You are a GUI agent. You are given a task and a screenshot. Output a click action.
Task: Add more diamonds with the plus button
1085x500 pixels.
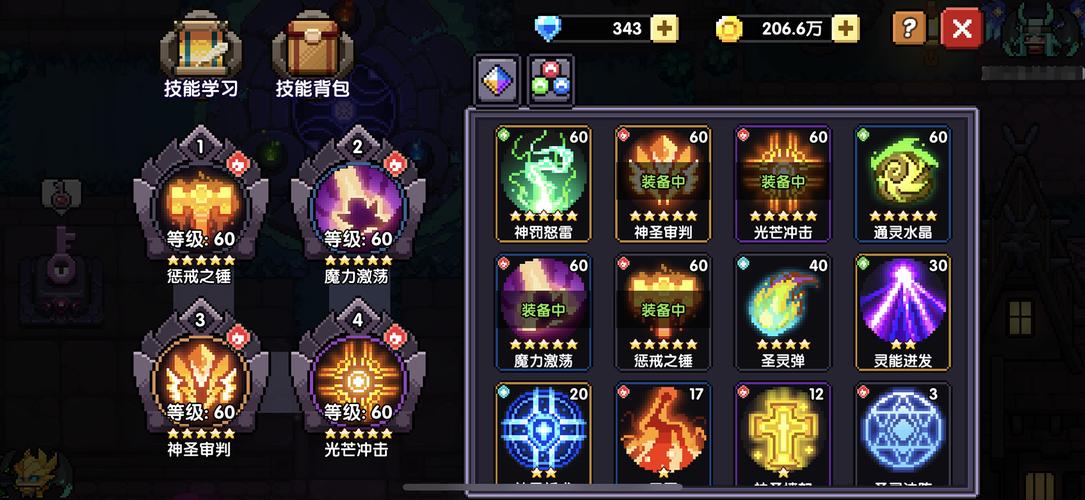[664, 29]
